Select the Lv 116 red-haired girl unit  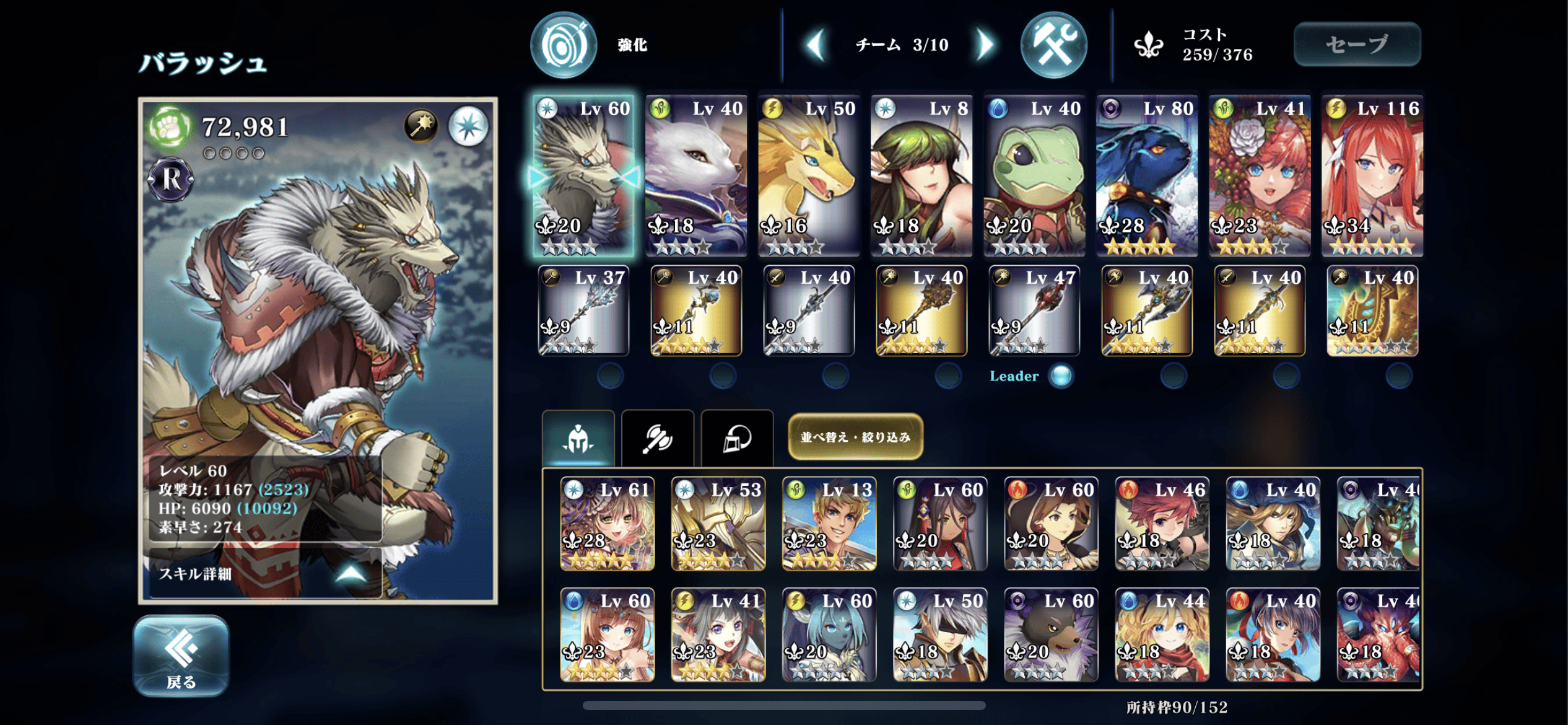tap(1372, 175)
